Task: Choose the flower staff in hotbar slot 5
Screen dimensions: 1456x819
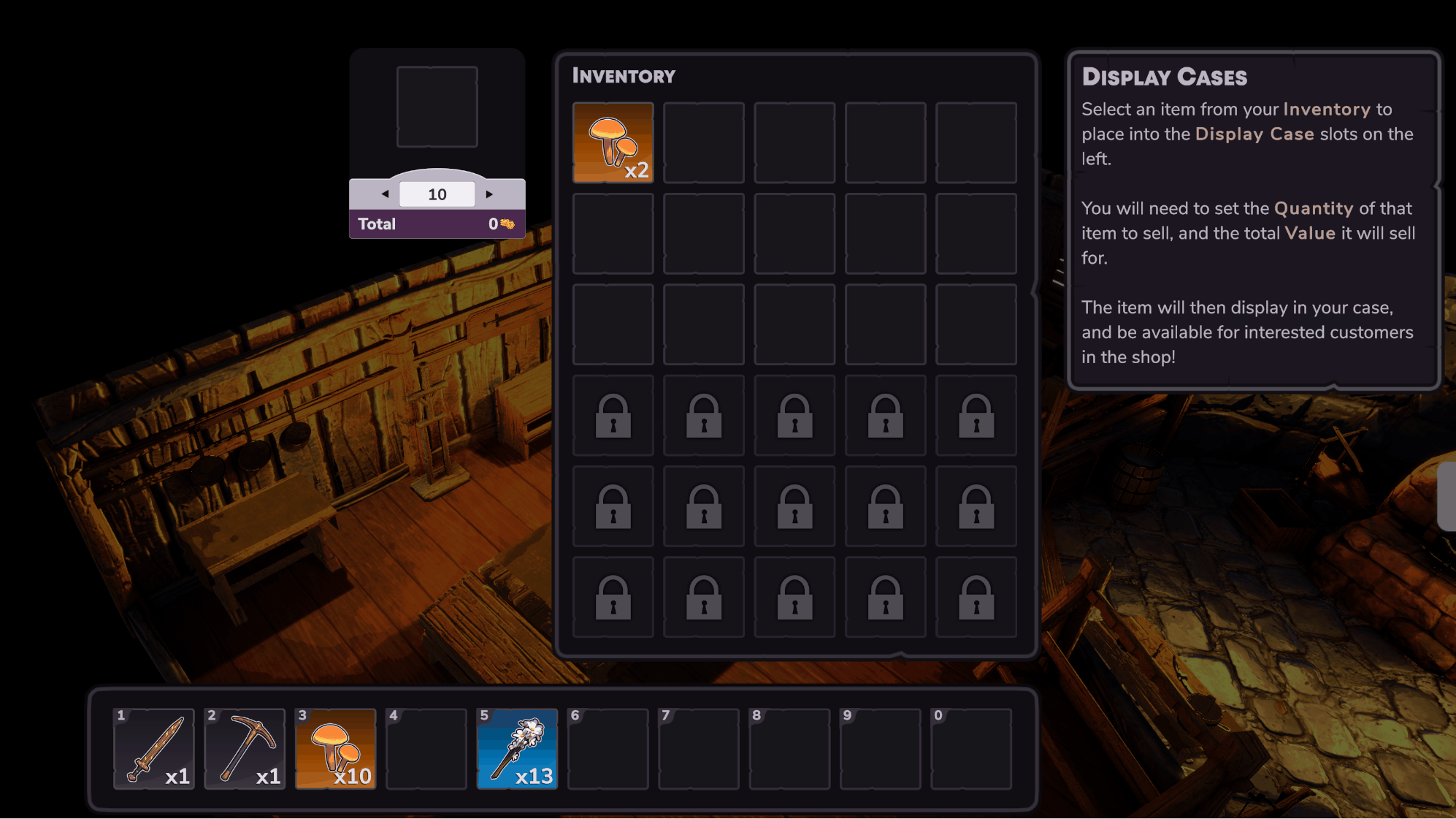Action: tap(517, 749)
